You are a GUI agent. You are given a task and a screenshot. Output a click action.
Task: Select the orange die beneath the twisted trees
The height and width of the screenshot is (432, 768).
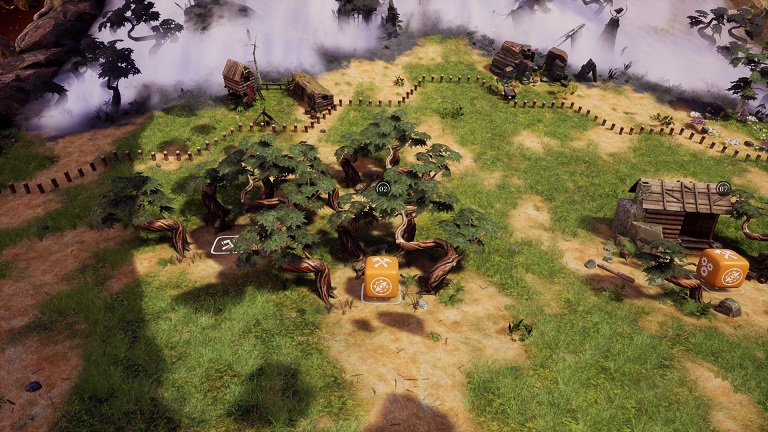[x=381, y=278]
